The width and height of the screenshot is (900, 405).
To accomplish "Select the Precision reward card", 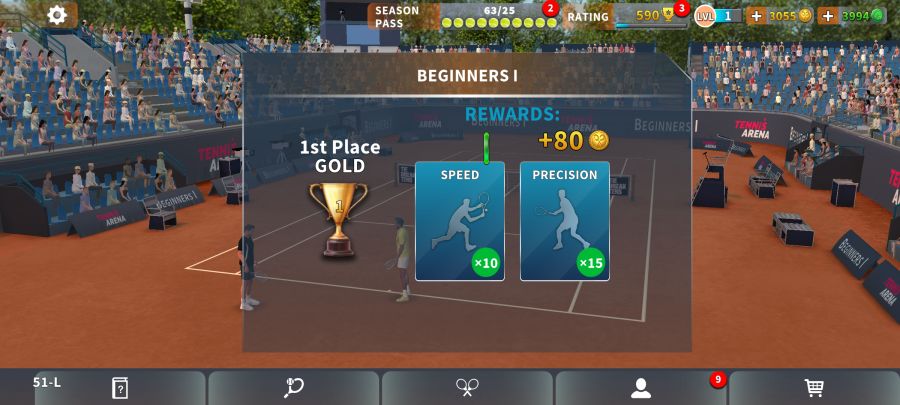I will click(565, 221).
